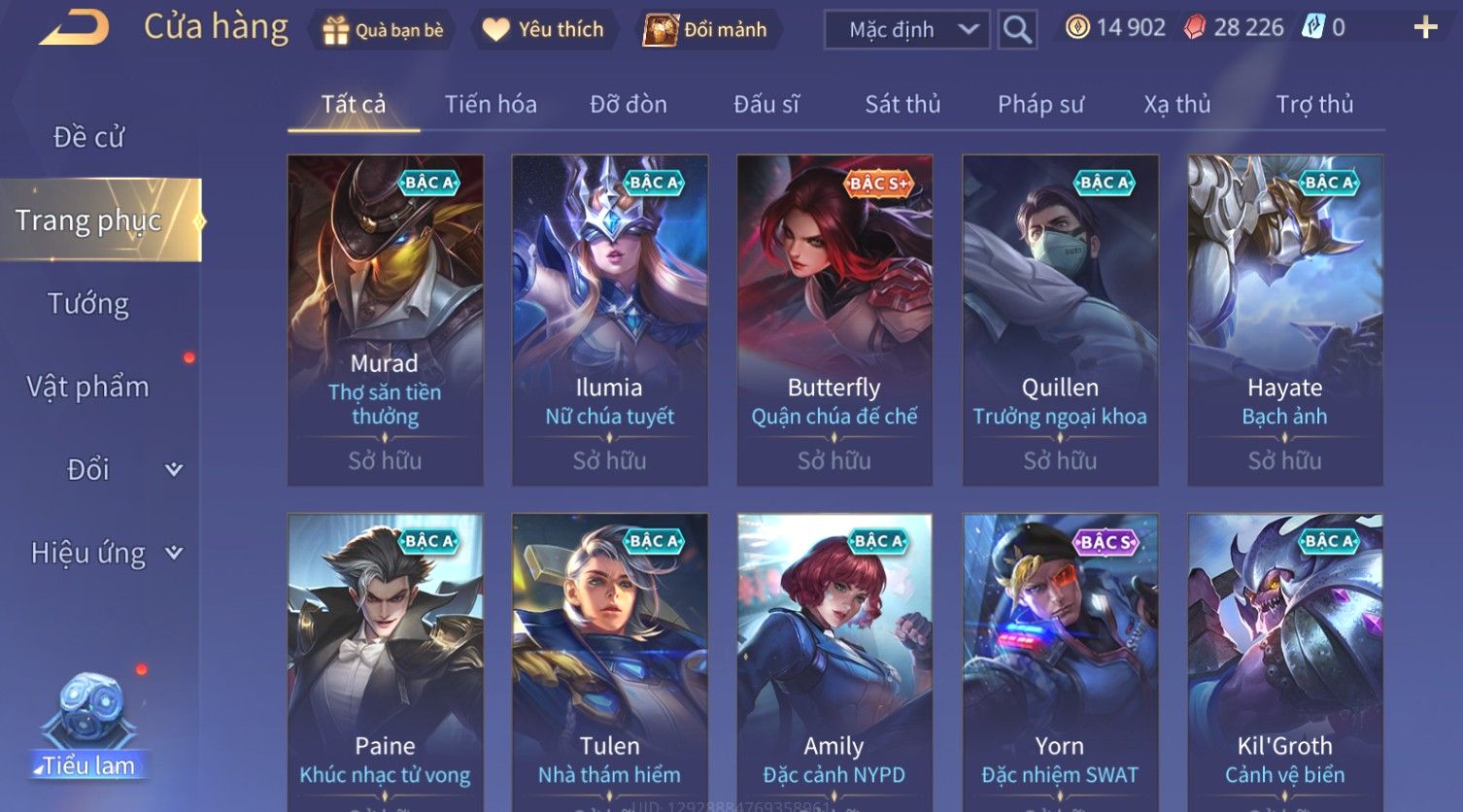View the Yorn Đặc nhiệm SWAT skin
This screenshot has height=812, width=1463.
tap(1060, 660)
